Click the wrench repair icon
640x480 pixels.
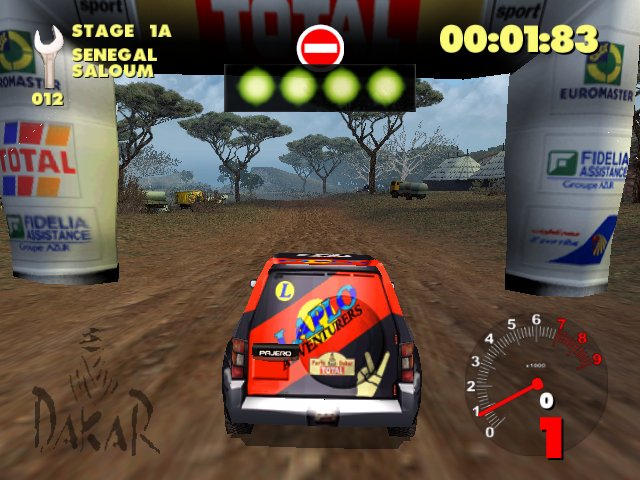coord(46,57)
